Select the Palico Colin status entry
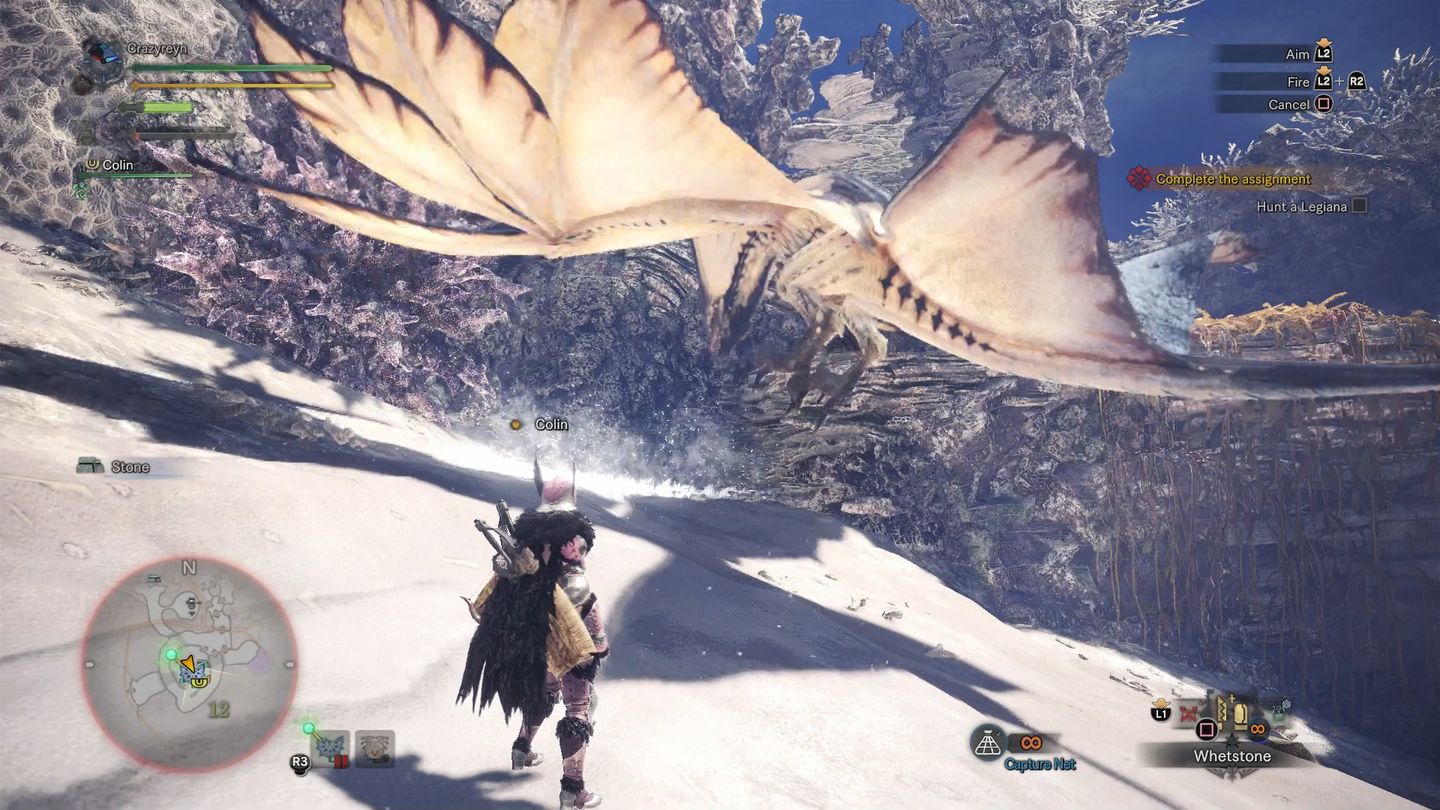The width and height of the screenshot is (1440, 810). tap(117, 165)
